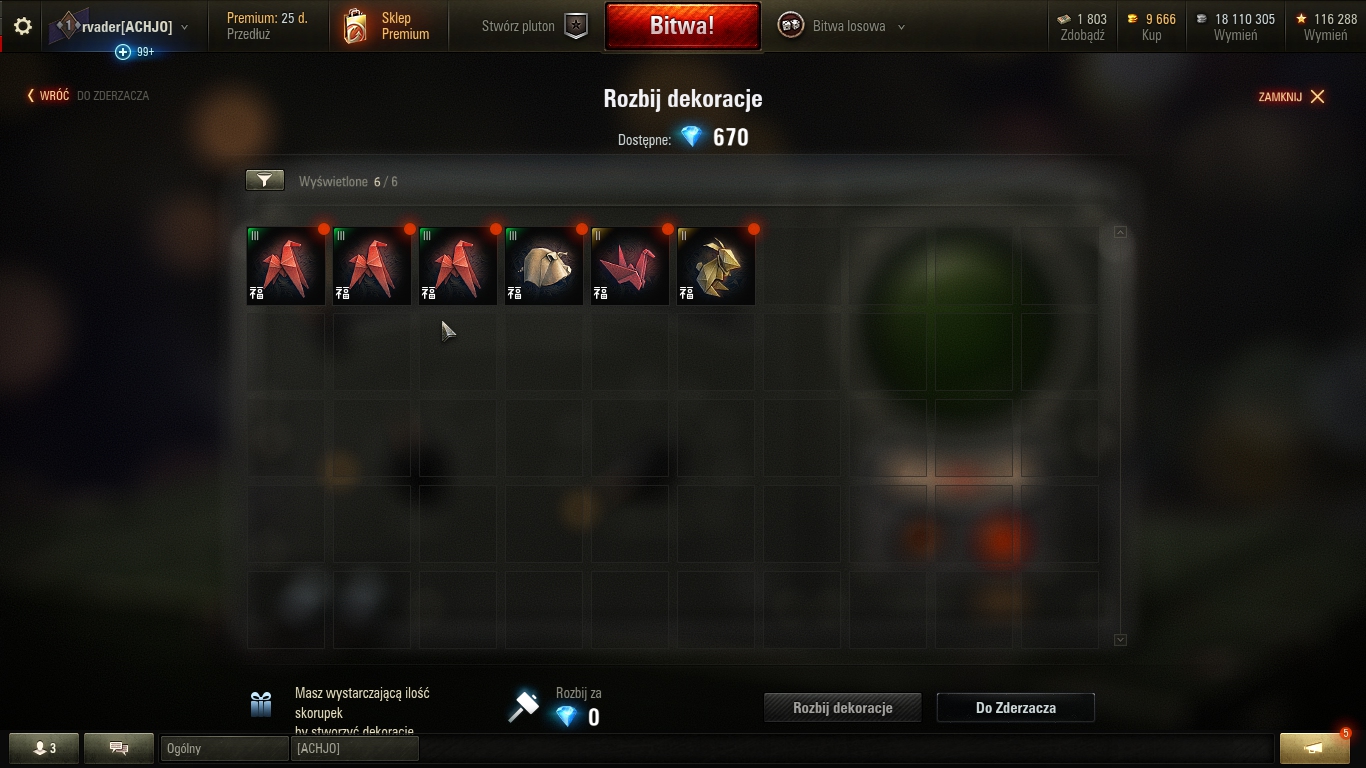Create a platoon via Stwórz pluton
This screenshot has height=768, width=1366.
[533, 26]
